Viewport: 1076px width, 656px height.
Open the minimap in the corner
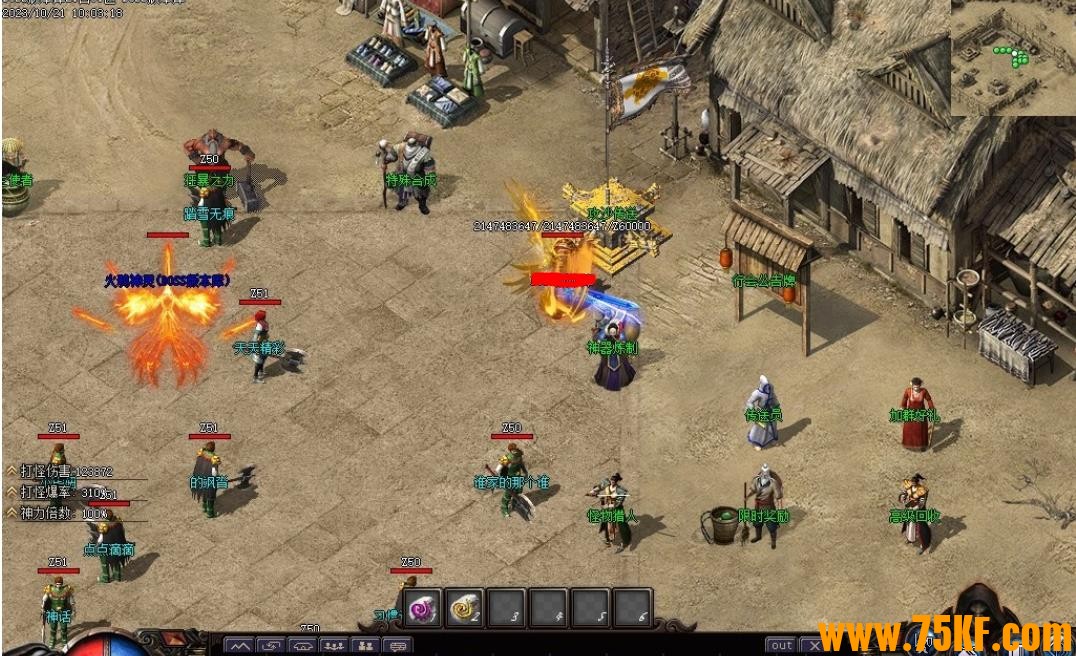[x=1012, y=58]
